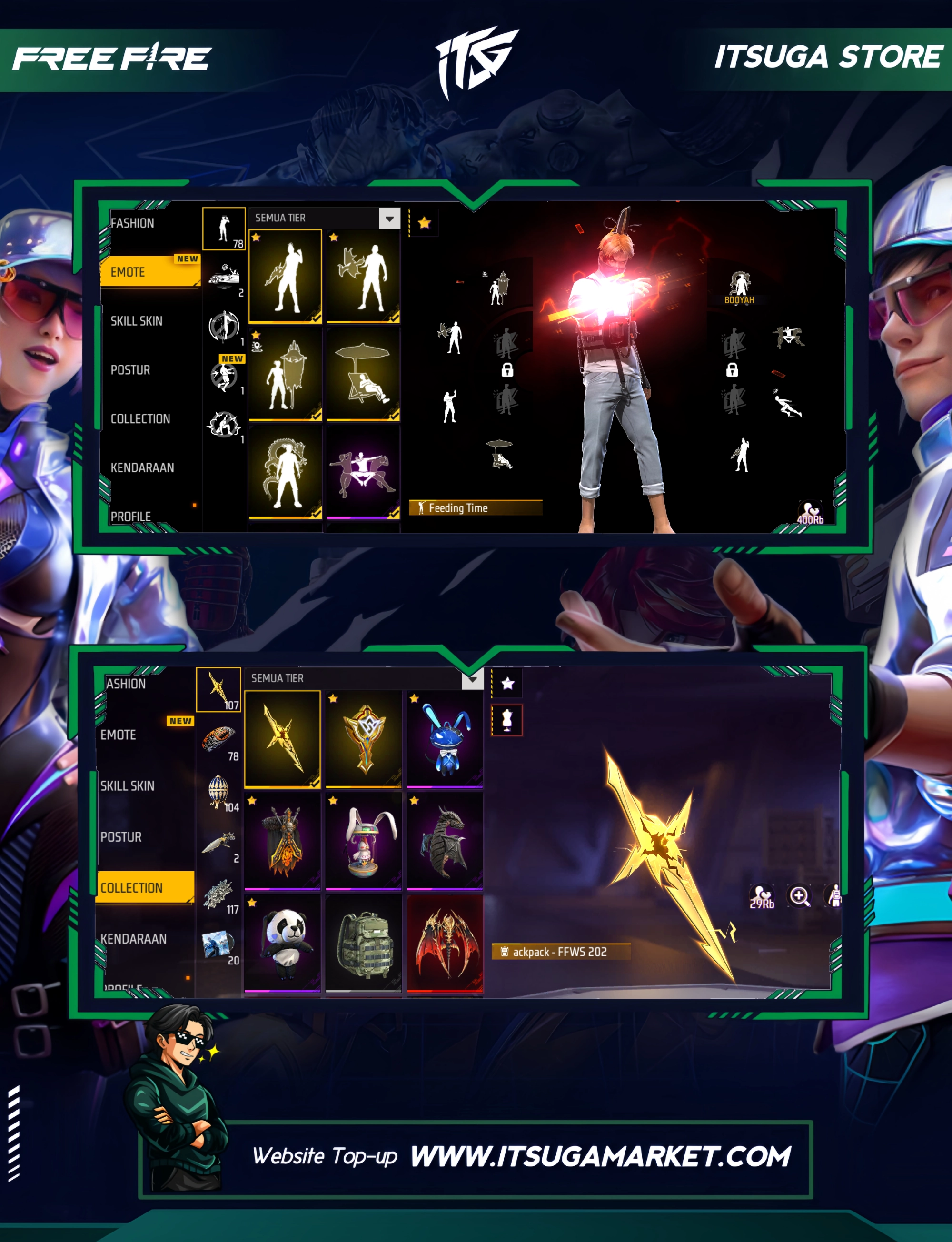
Task: Toggle the mannequin preview button
Action: point(506,720)
